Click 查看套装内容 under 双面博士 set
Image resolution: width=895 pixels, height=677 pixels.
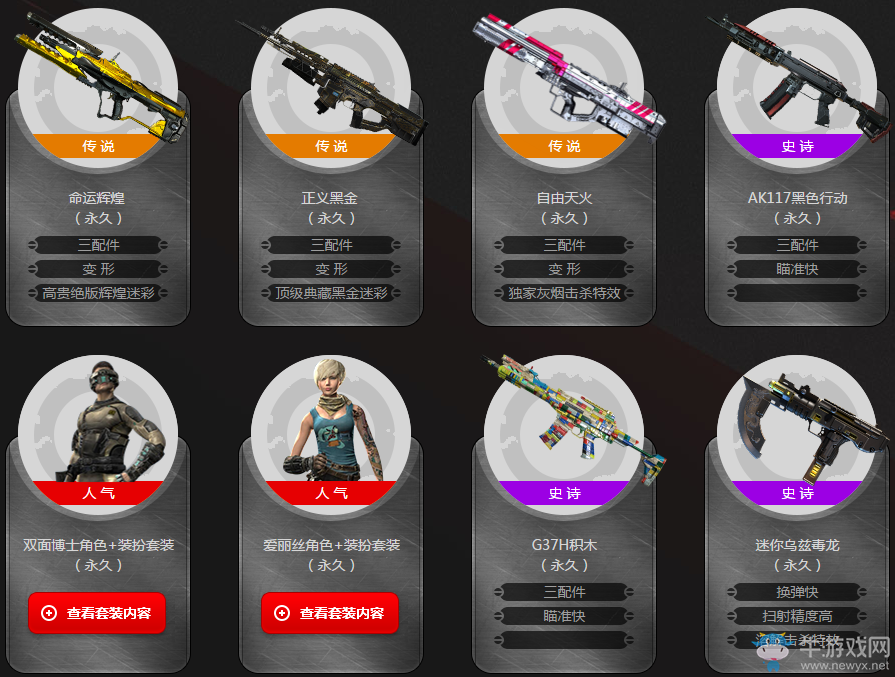[97, 613]
